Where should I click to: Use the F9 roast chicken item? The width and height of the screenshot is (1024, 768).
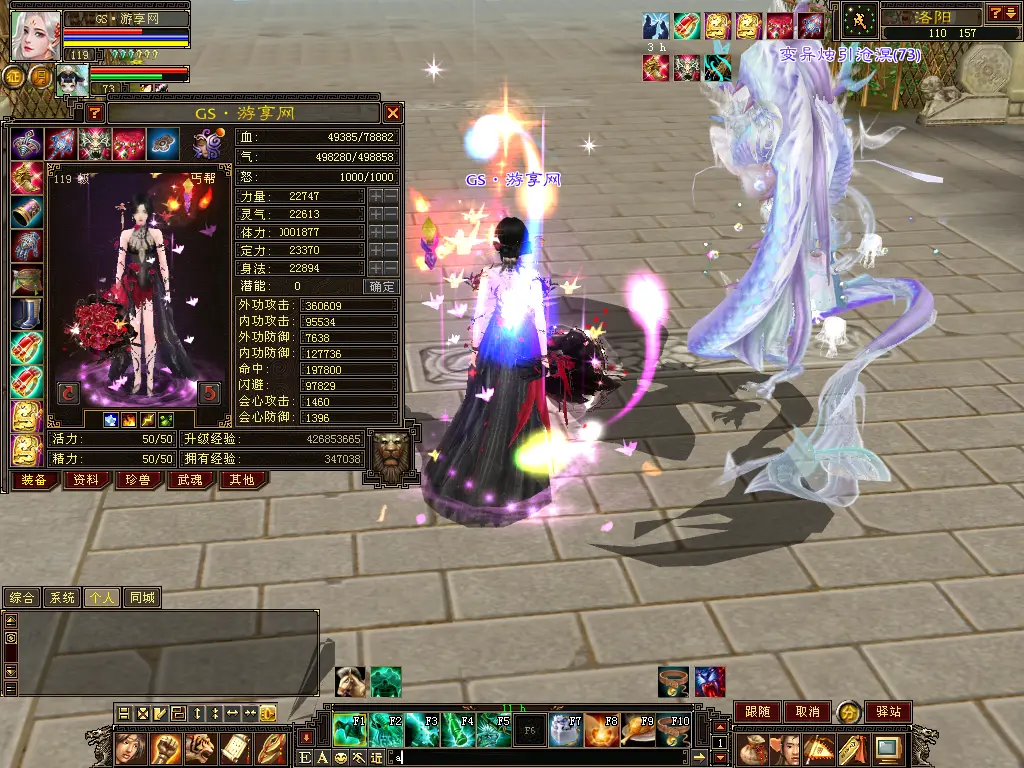(x=640, y=731)
